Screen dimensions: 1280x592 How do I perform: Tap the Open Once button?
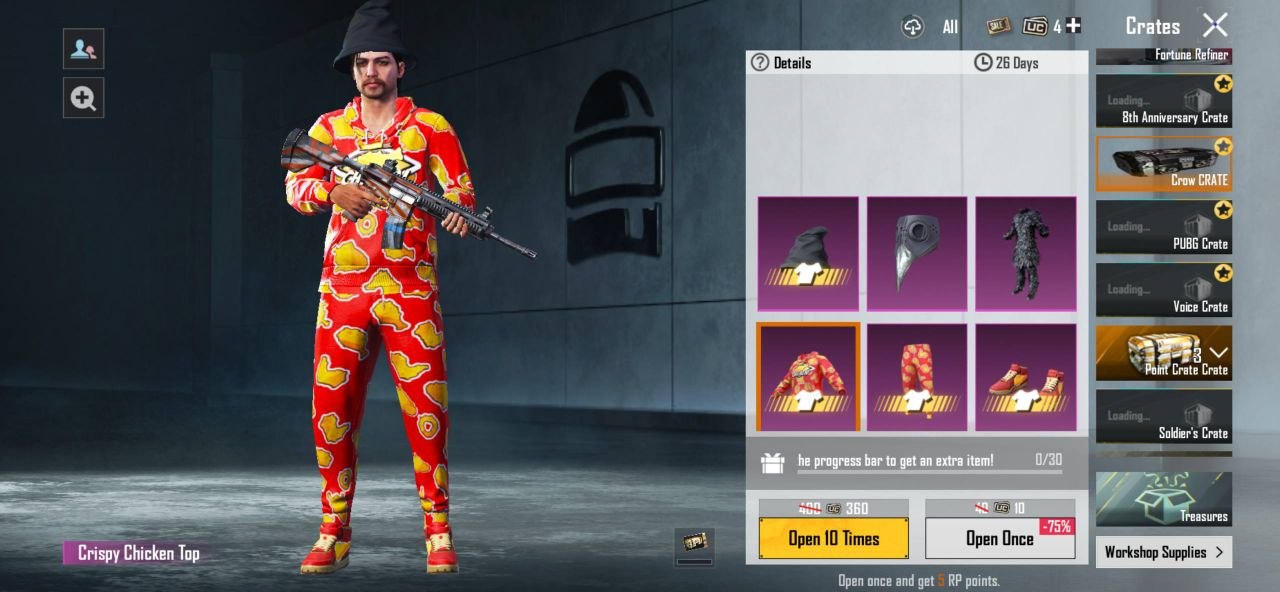coord(999,538)
